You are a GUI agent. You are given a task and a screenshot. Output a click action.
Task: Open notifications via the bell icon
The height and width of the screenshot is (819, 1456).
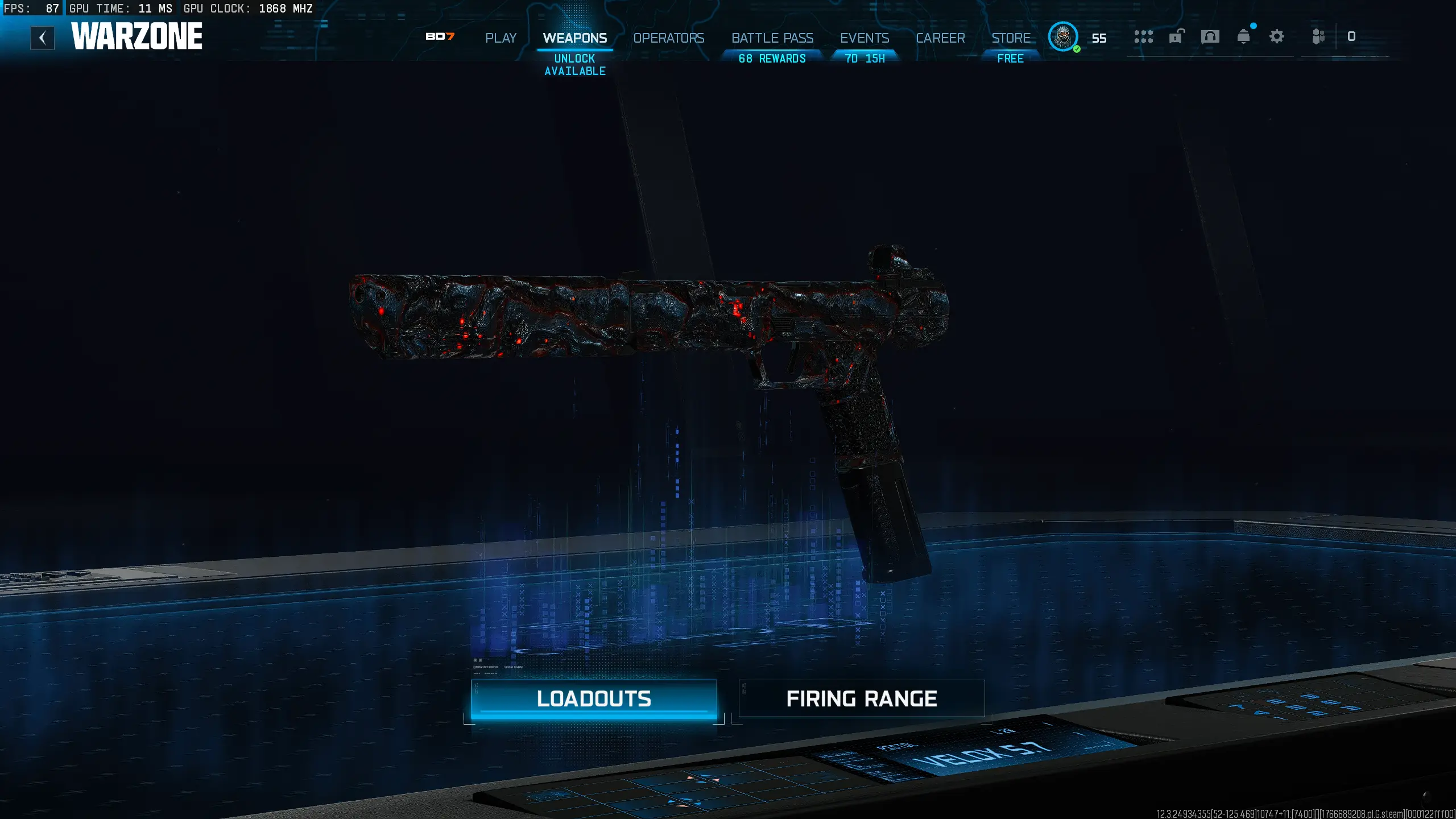click(x=1244, y=36)
